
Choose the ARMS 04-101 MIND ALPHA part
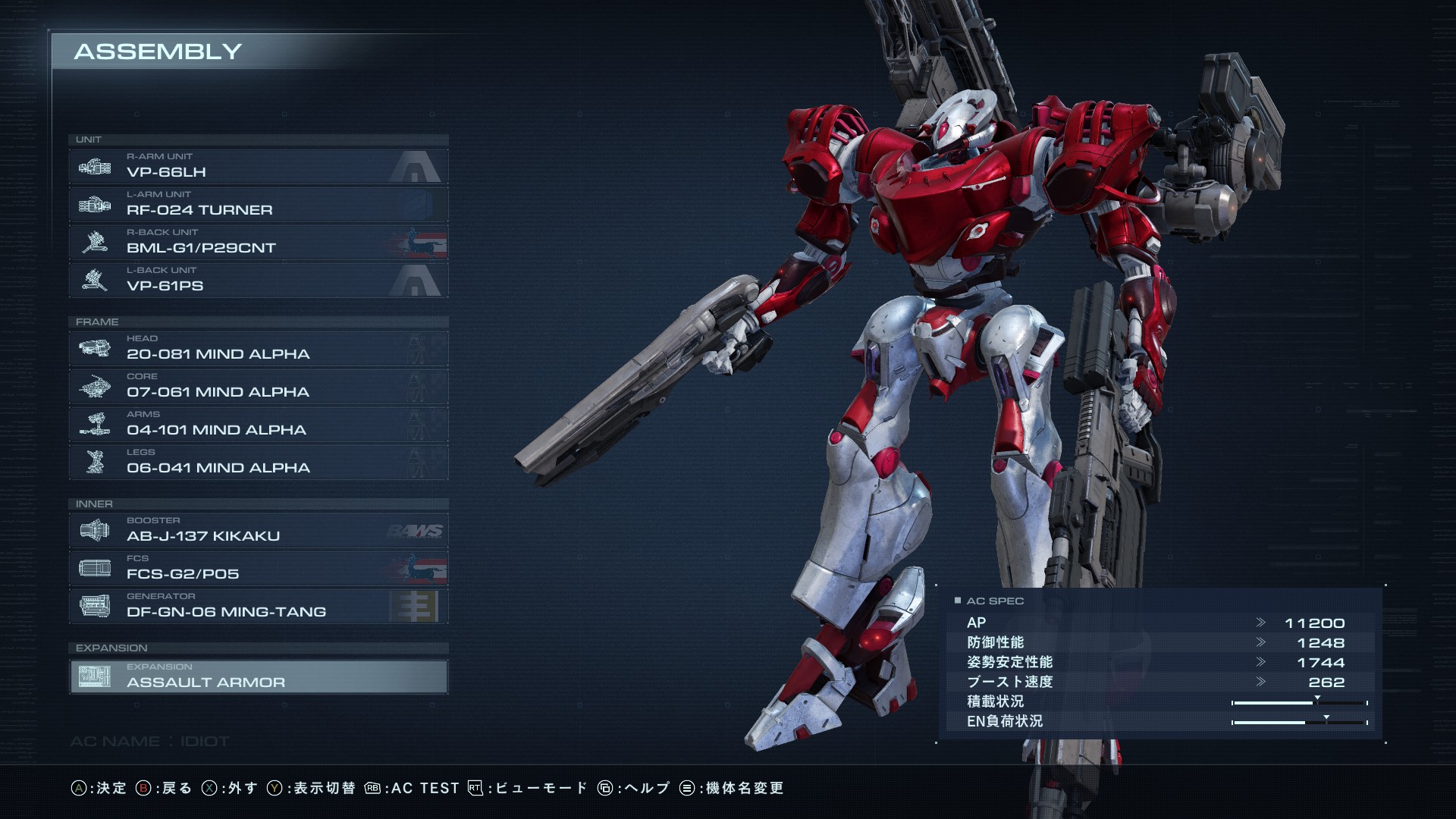click(x=258, y=425)
